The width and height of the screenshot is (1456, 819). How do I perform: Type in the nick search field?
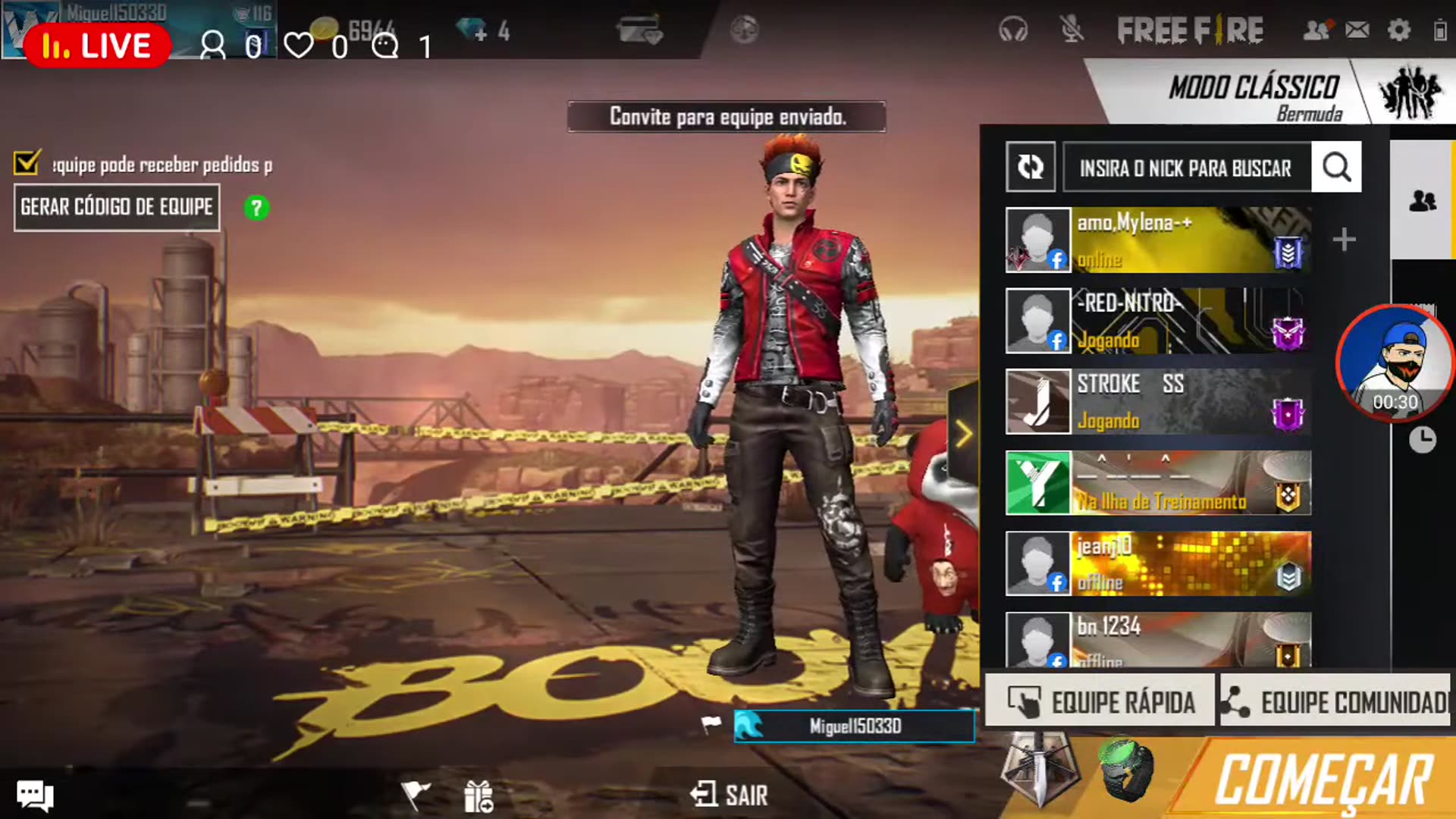pos(1185,168)
